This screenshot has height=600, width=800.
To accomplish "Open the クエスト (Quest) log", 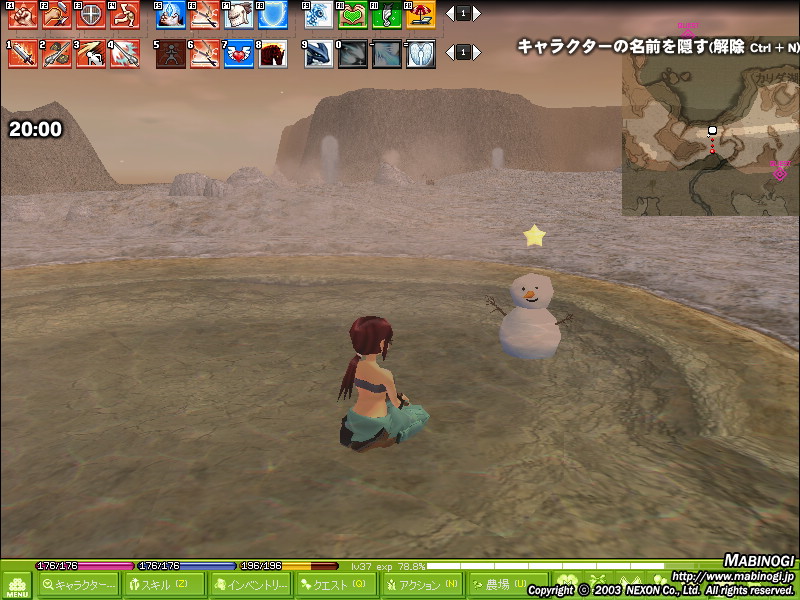I will point(337,585).
